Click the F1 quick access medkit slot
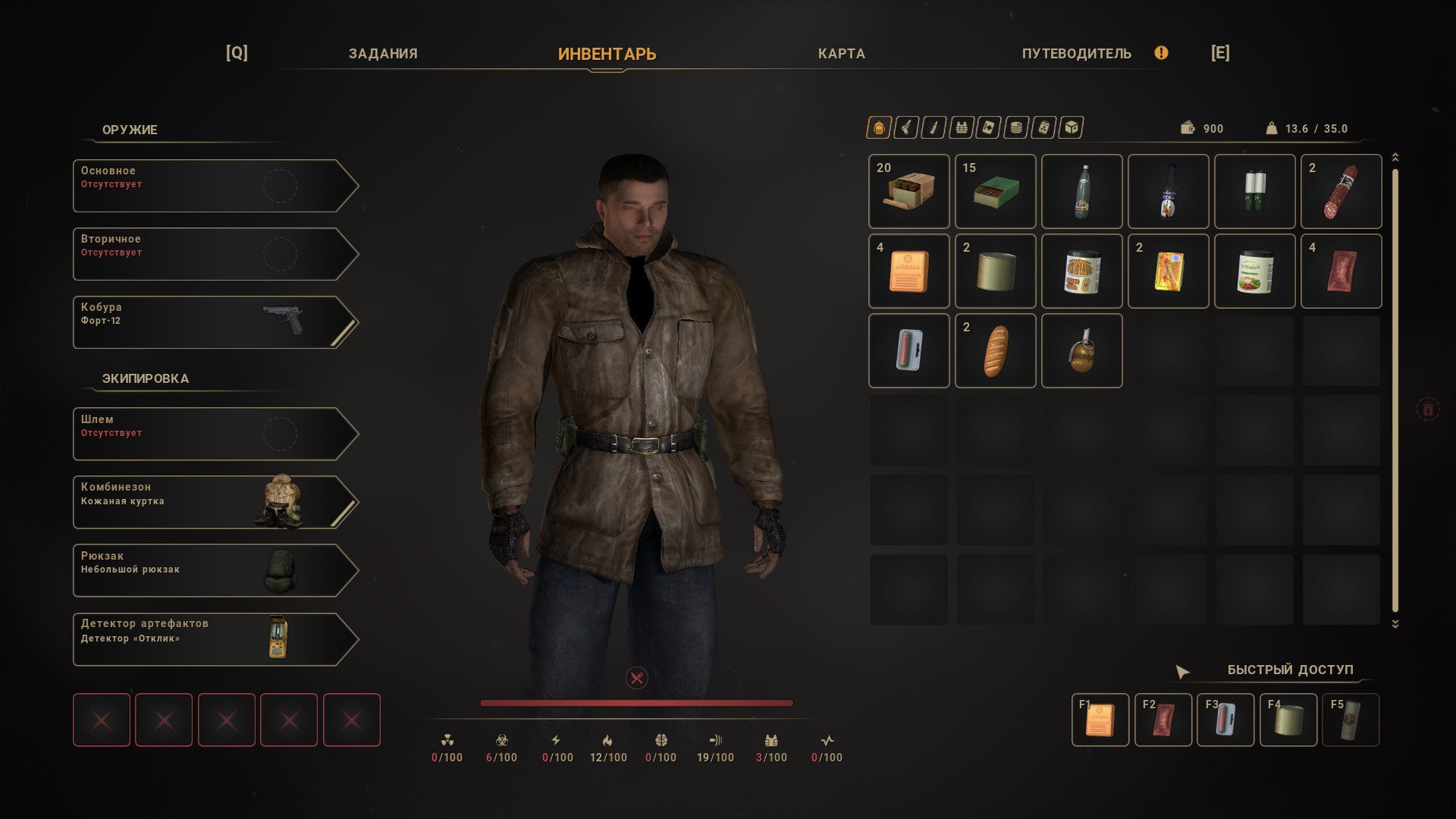 click(x=1100, y=720)
